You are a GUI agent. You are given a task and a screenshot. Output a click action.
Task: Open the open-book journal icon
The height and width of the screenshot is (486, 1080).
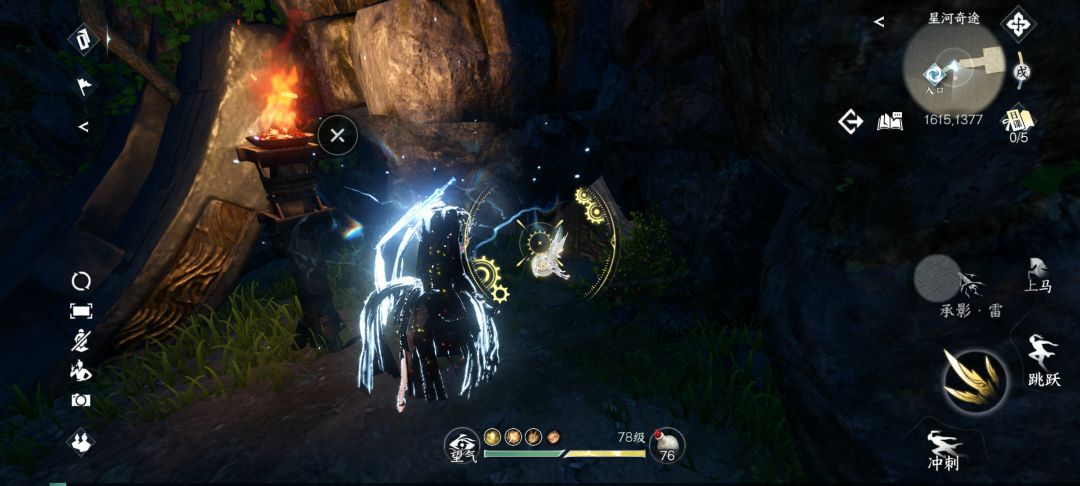pyautogui.click(x=890, y=122)
